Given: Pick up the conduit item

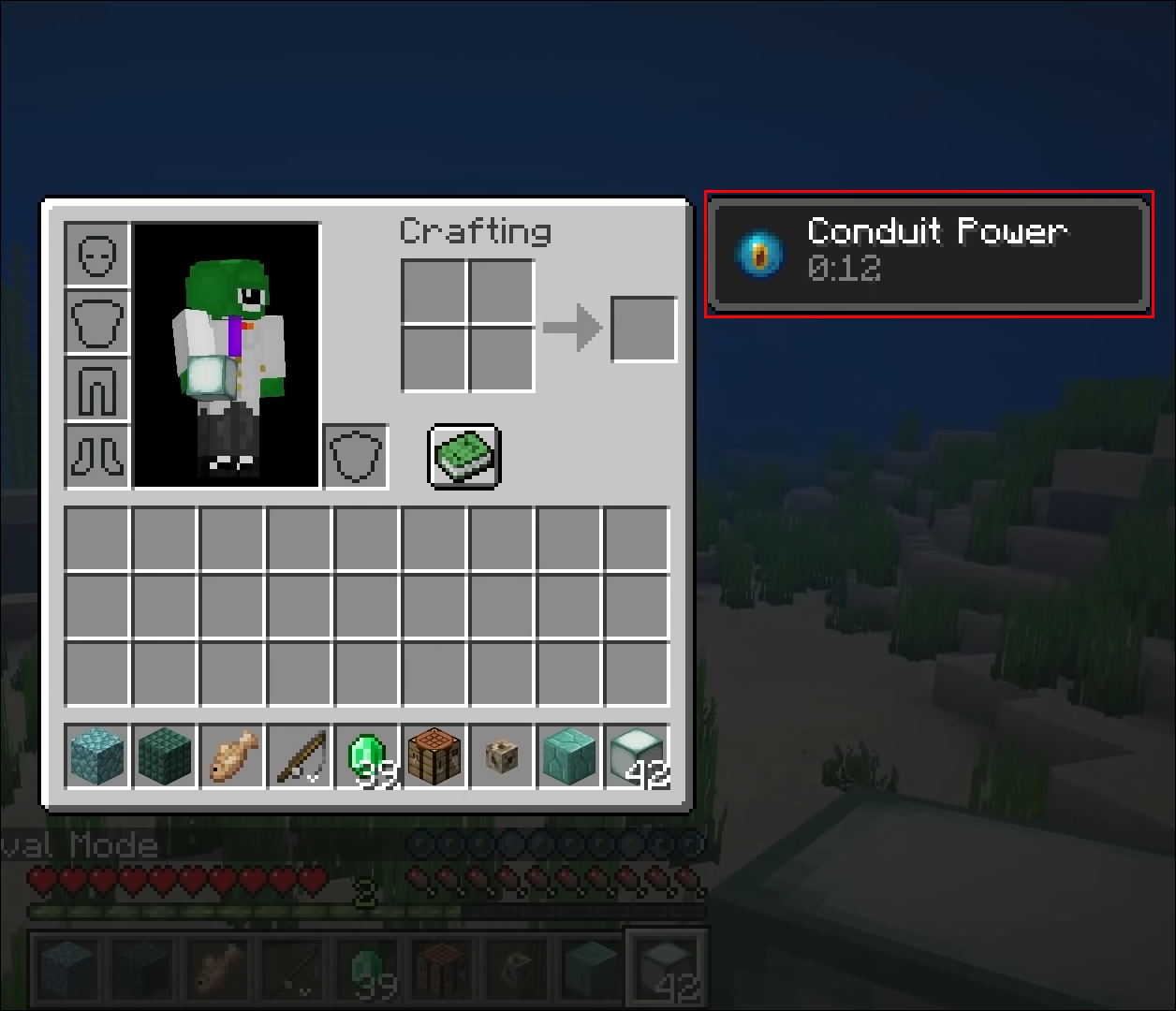Looking at the screenshot, I should pyautogui.click(x=502, y=755).
